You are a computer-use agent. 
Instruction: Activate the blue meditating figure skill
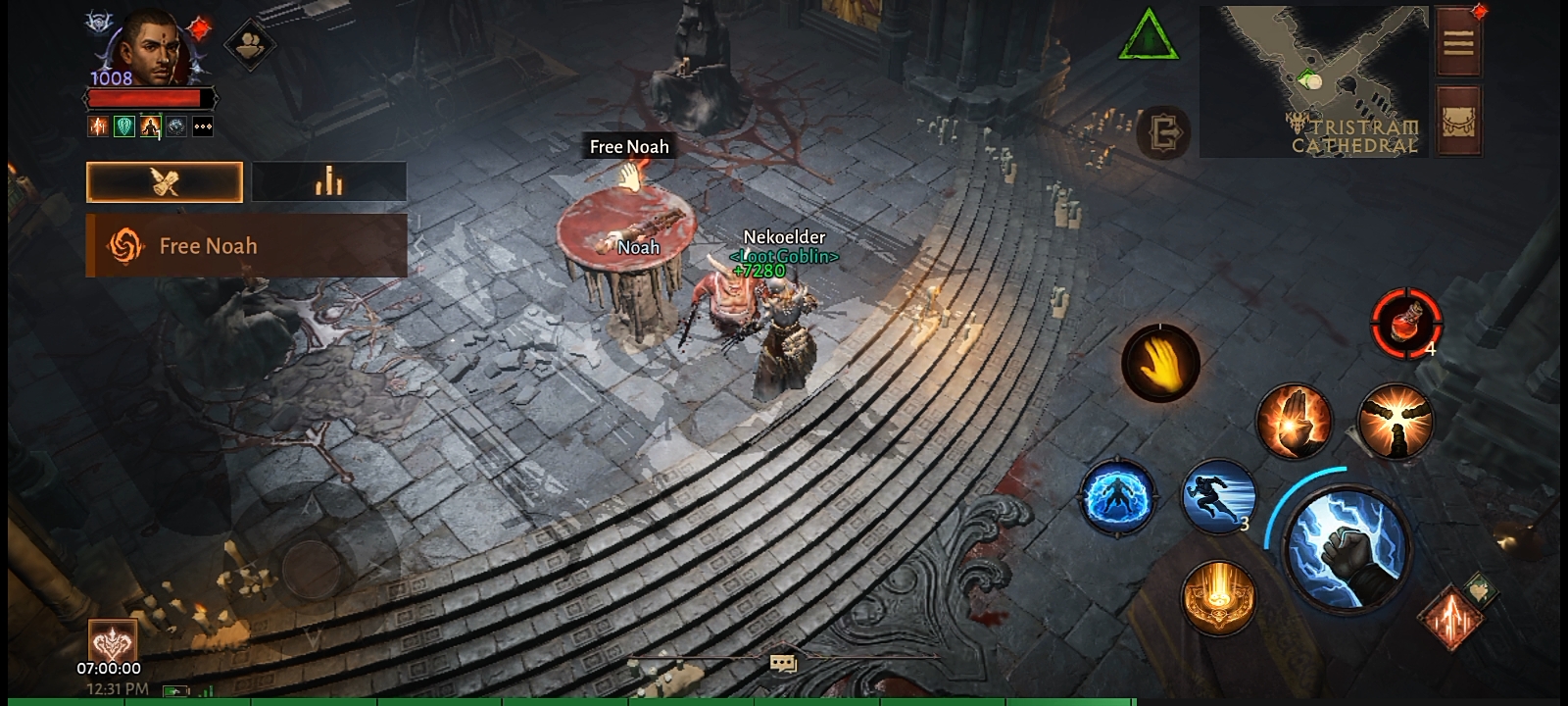1117,496
